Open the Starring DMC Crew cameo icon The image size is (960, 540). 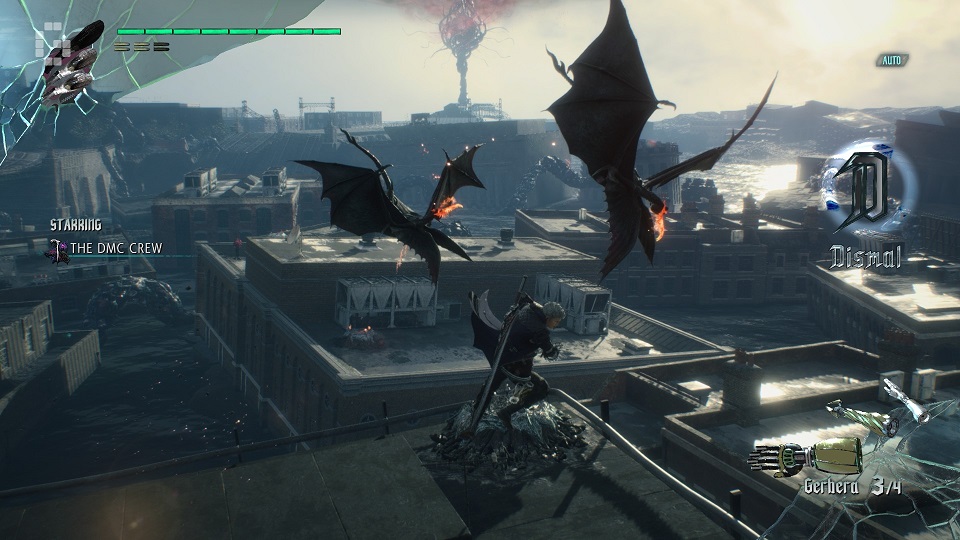pos(62,249)
